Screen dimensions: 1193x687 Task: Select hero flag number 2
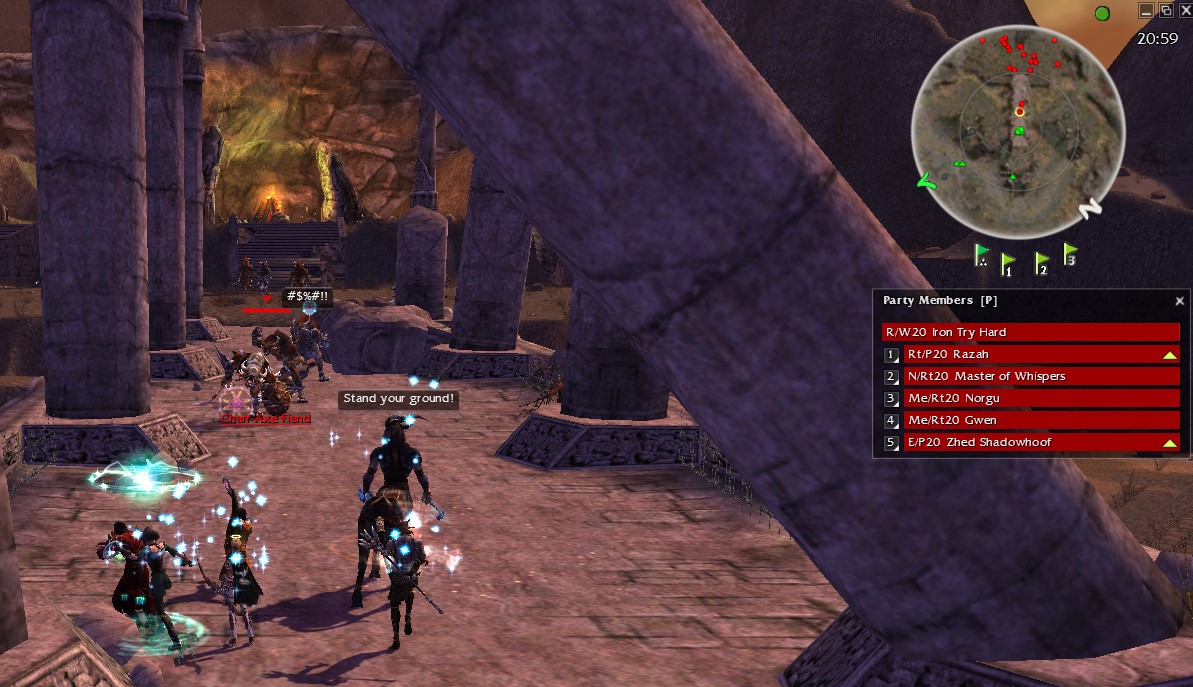tap(1041, 264)
